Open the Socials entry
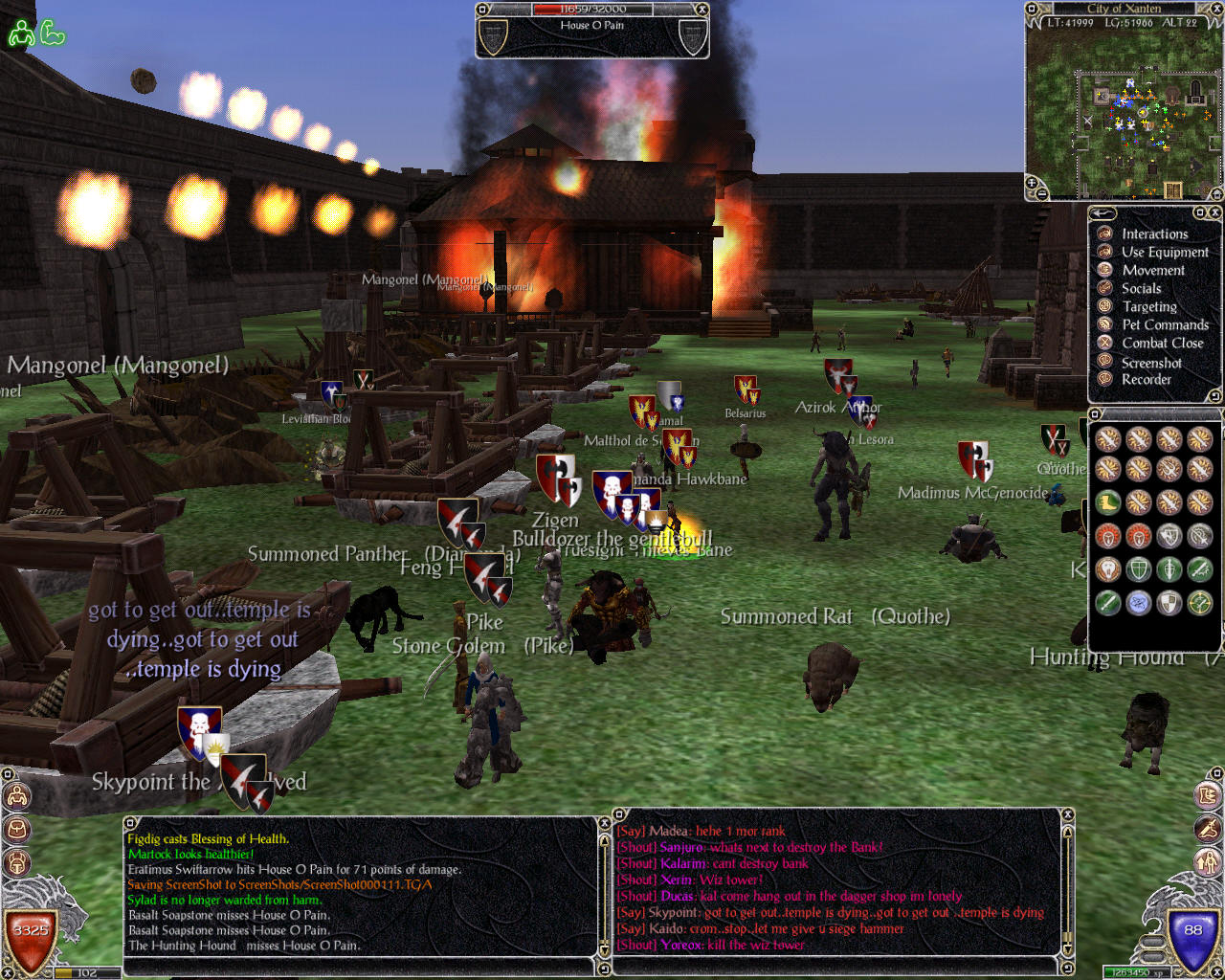The height and width of the screenshot is (980, 1225). pos(1141,288)
